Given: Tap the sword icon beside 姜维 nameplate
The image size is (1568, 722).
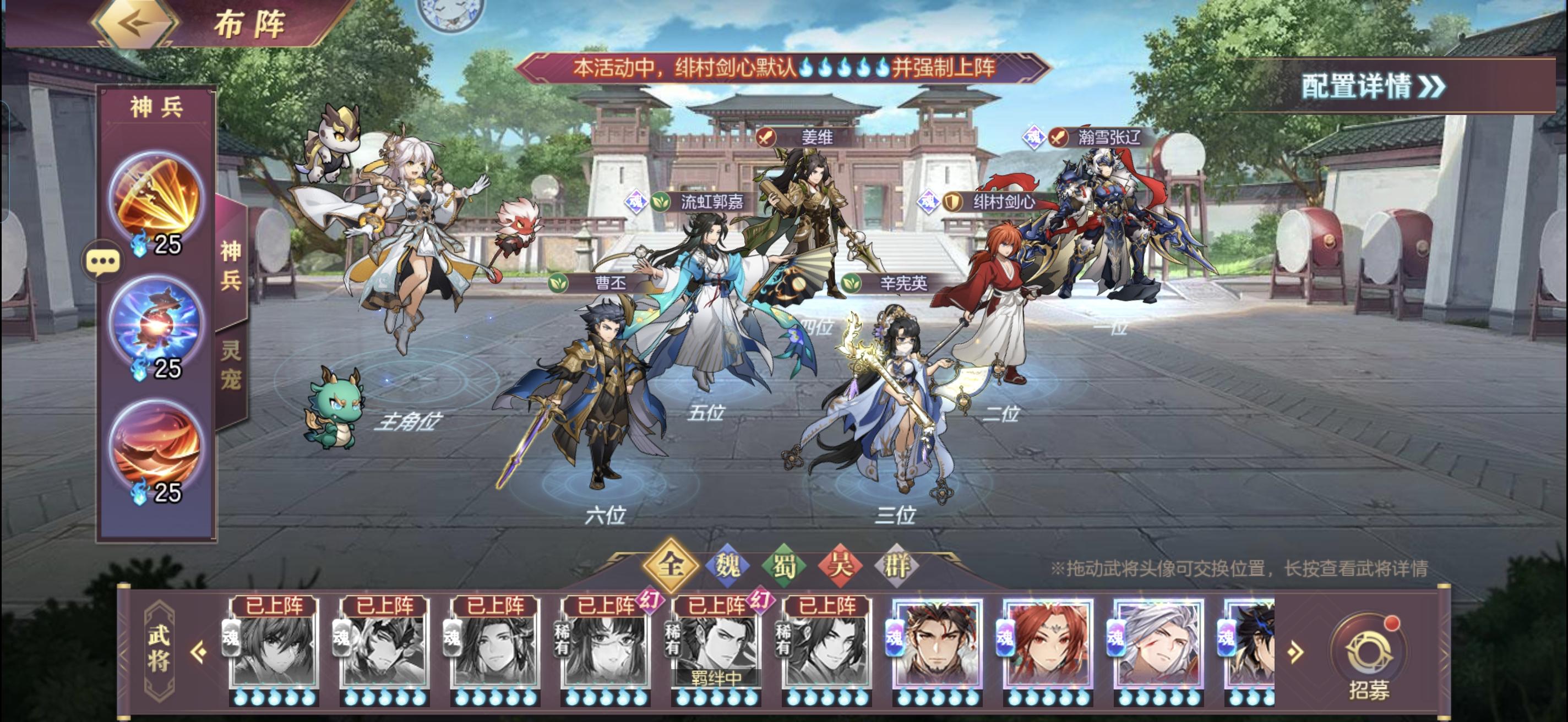Looking at the screenshot, I should click(x=767, y=138).
